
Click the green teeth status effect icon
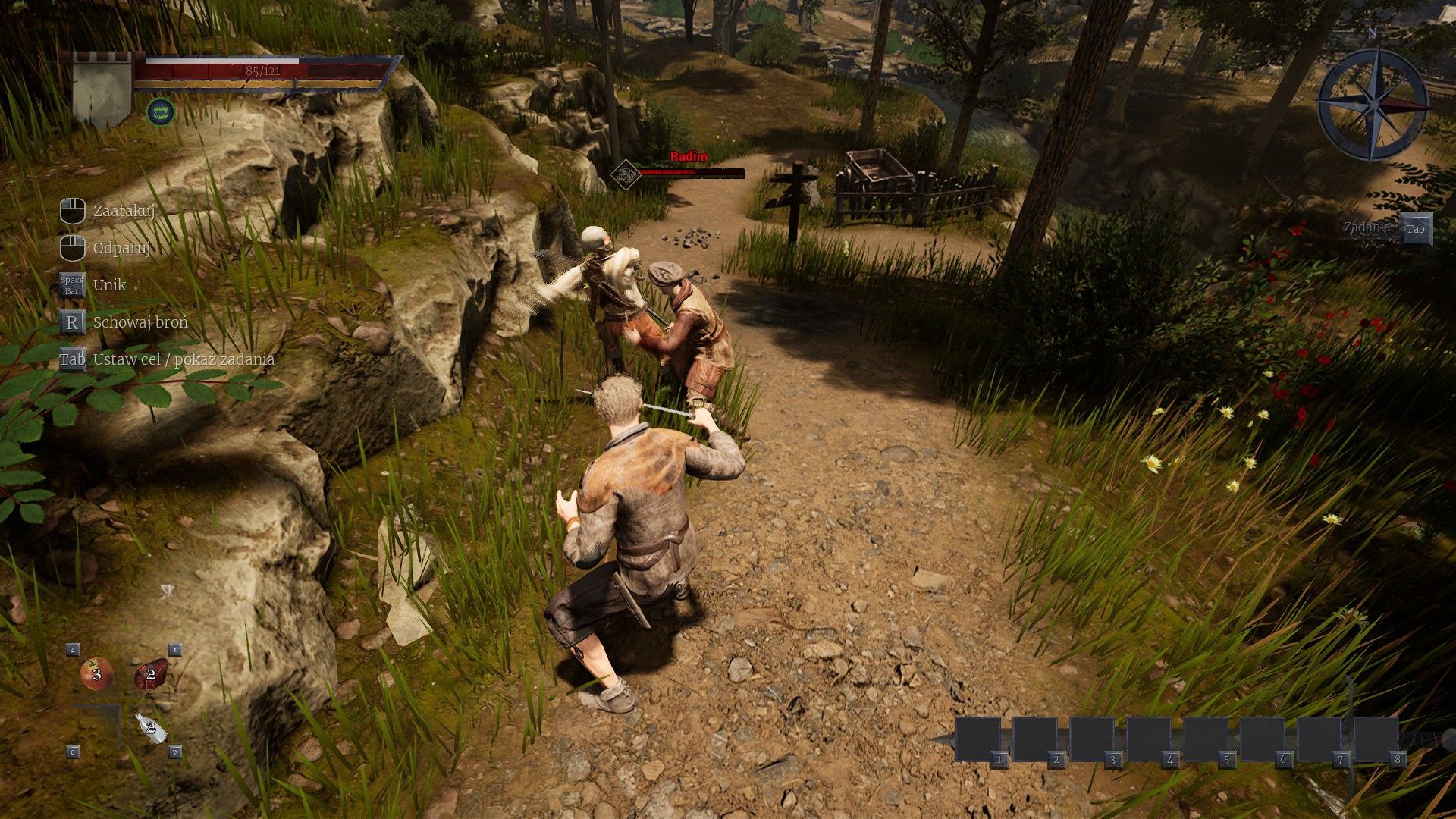coord(160,112)
